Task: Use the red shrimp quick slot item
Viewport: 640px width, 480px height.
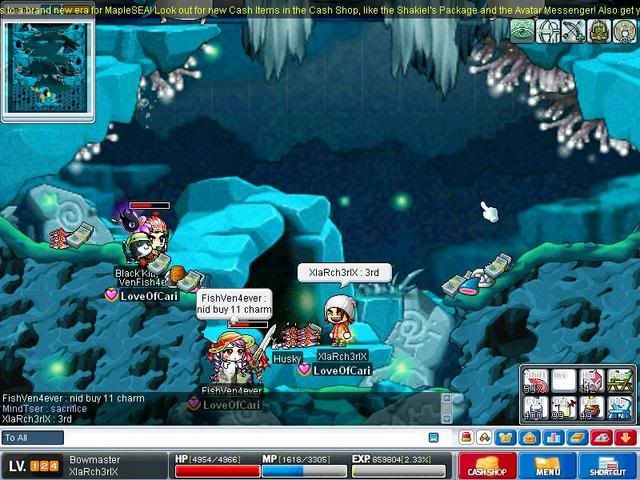Action: pyautogui.click(x=534, y=380)
